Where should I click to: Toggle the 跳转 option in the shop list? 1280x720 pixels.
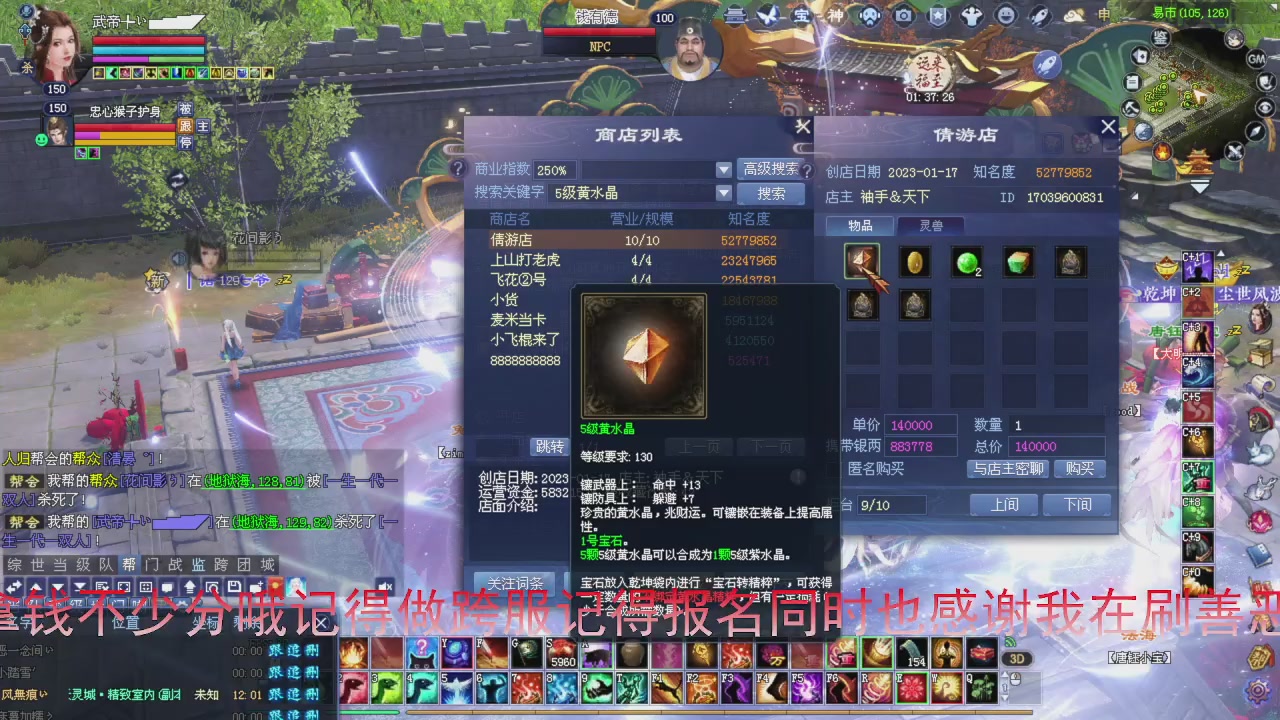click(x=551, y=446)
